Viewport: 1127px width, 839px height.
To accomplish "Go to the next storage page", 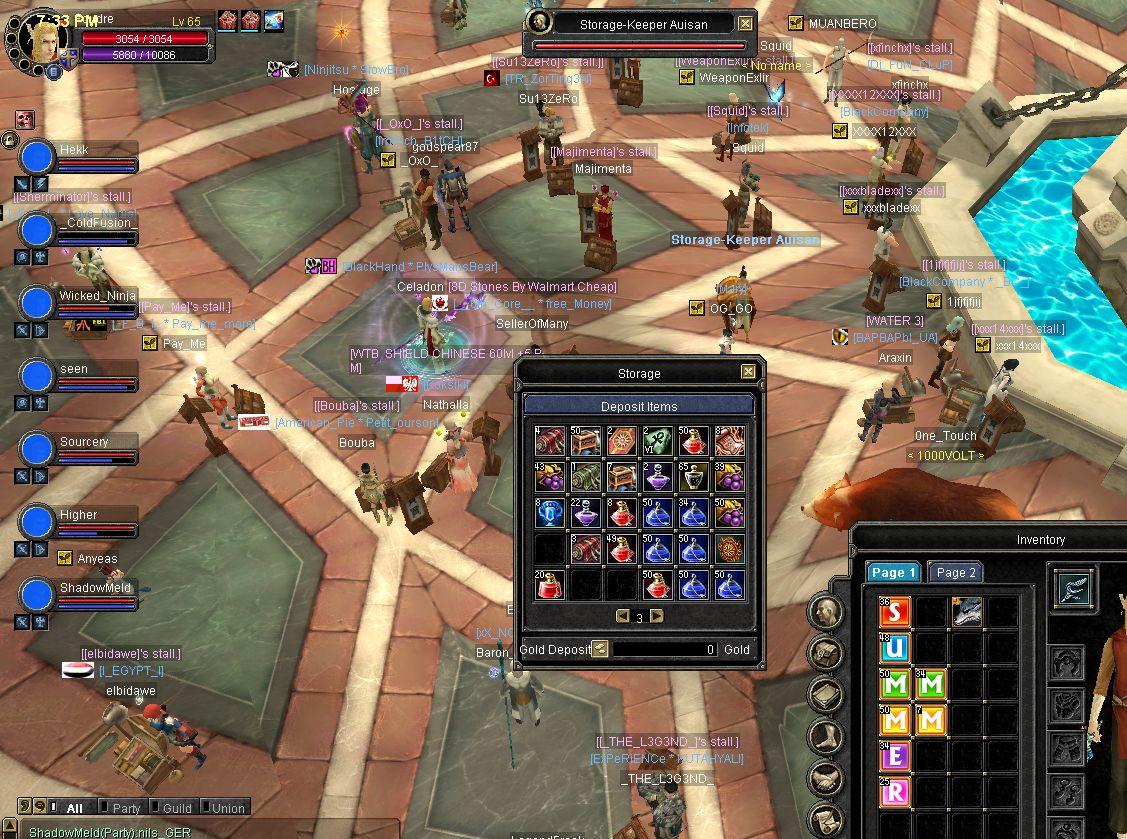I will [x=657, y=616].
